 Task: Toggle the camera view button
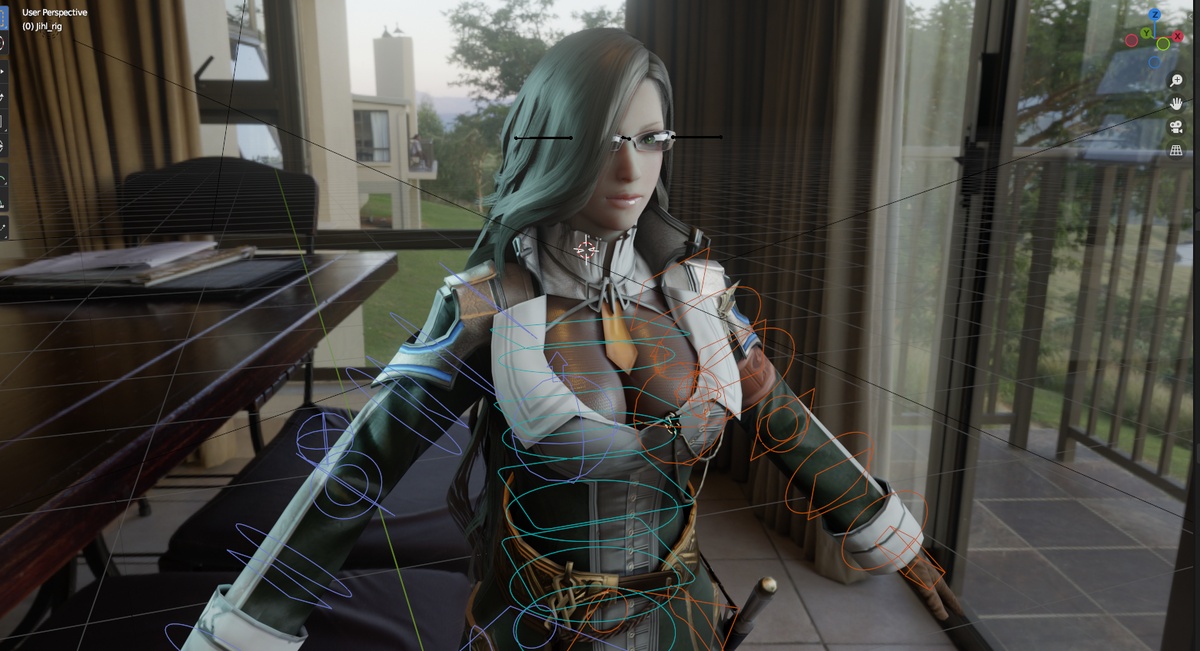[x=1177, y=127]
